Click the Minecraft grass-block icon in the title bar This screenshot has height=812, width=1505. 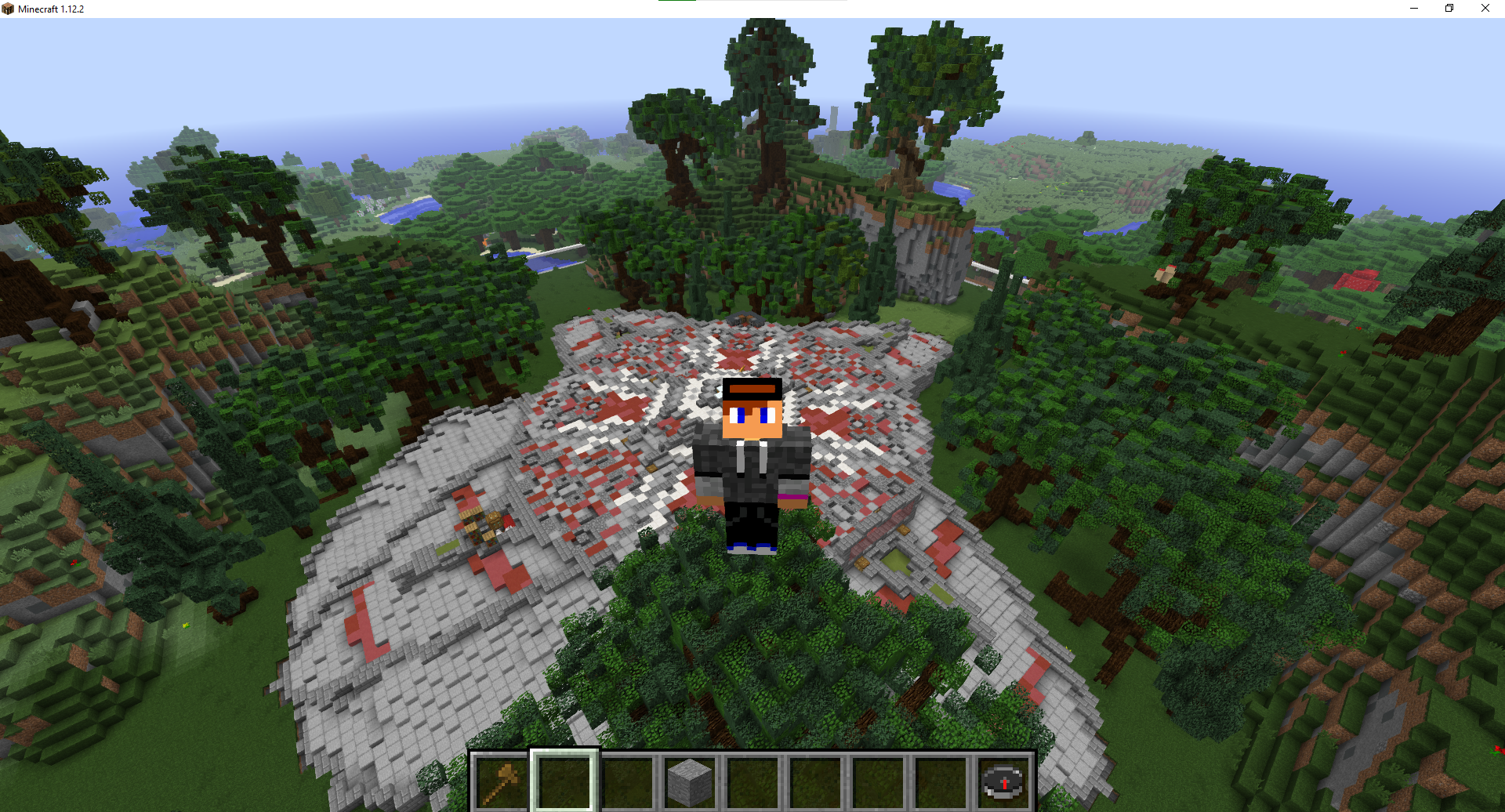coord(9,9)
